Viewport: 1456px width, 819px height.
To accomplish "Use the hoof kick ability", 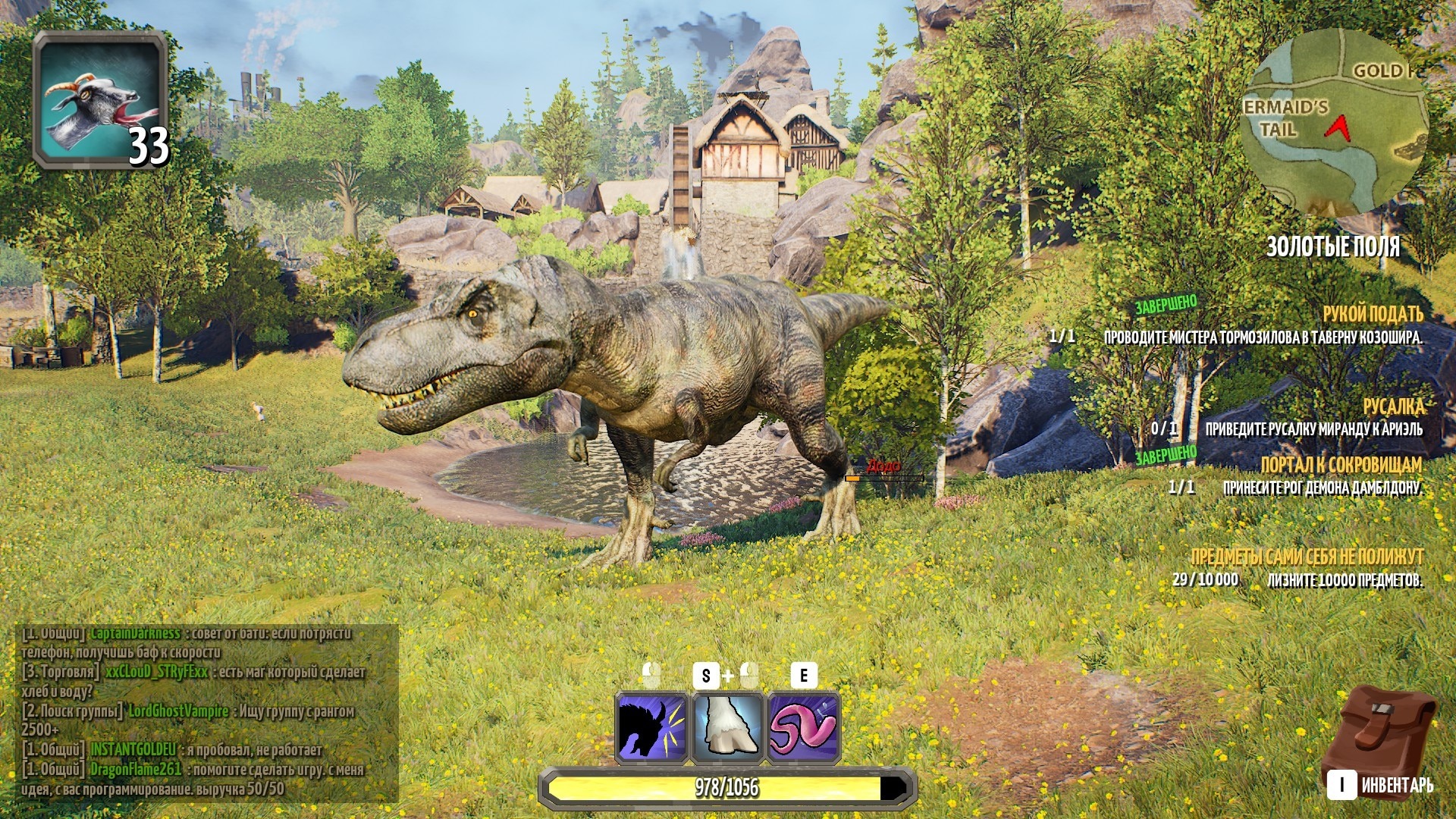I will (728, 727).
